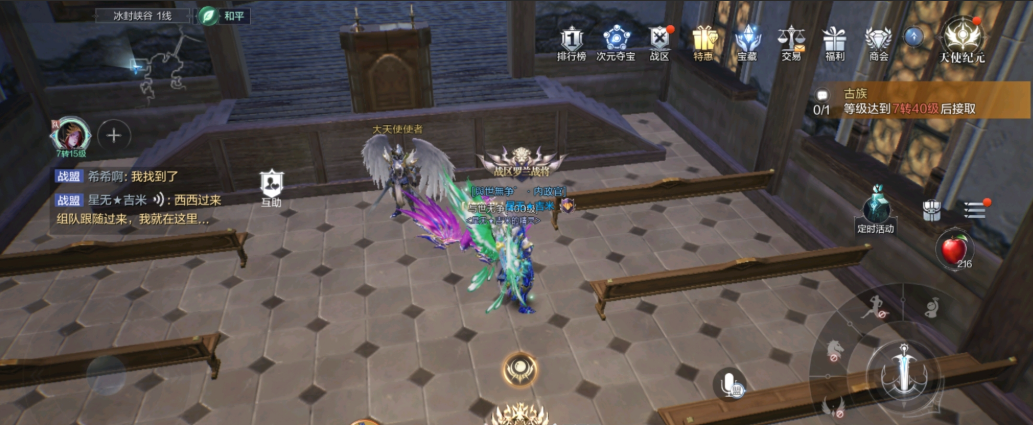Open the 排行榜 ranking icon

click(571, 42)
